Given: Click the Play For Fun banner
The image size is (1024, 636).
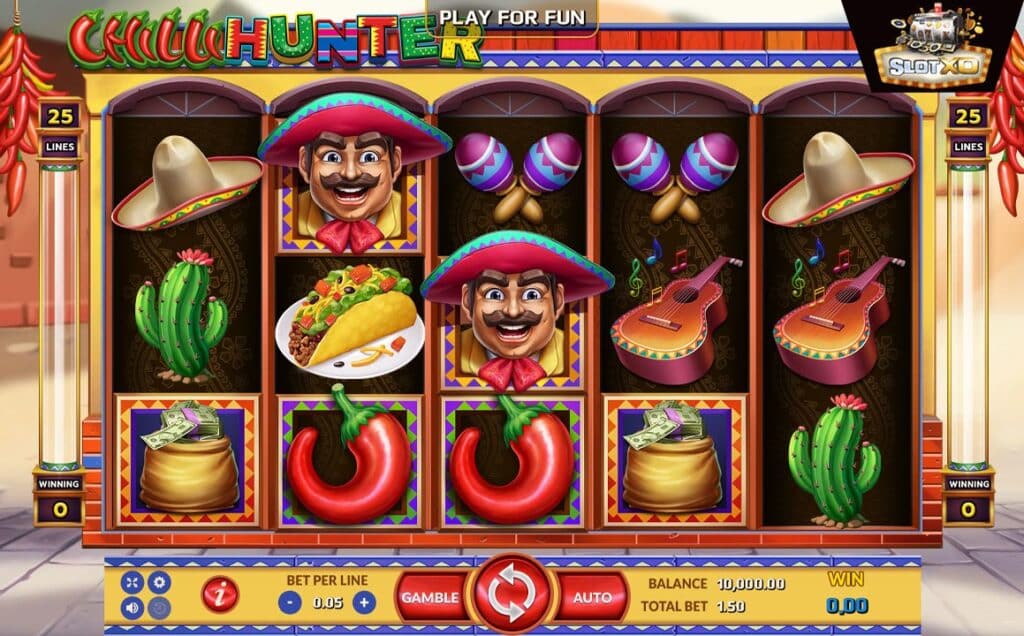Looking at the screenshot, I should [511, 18].
